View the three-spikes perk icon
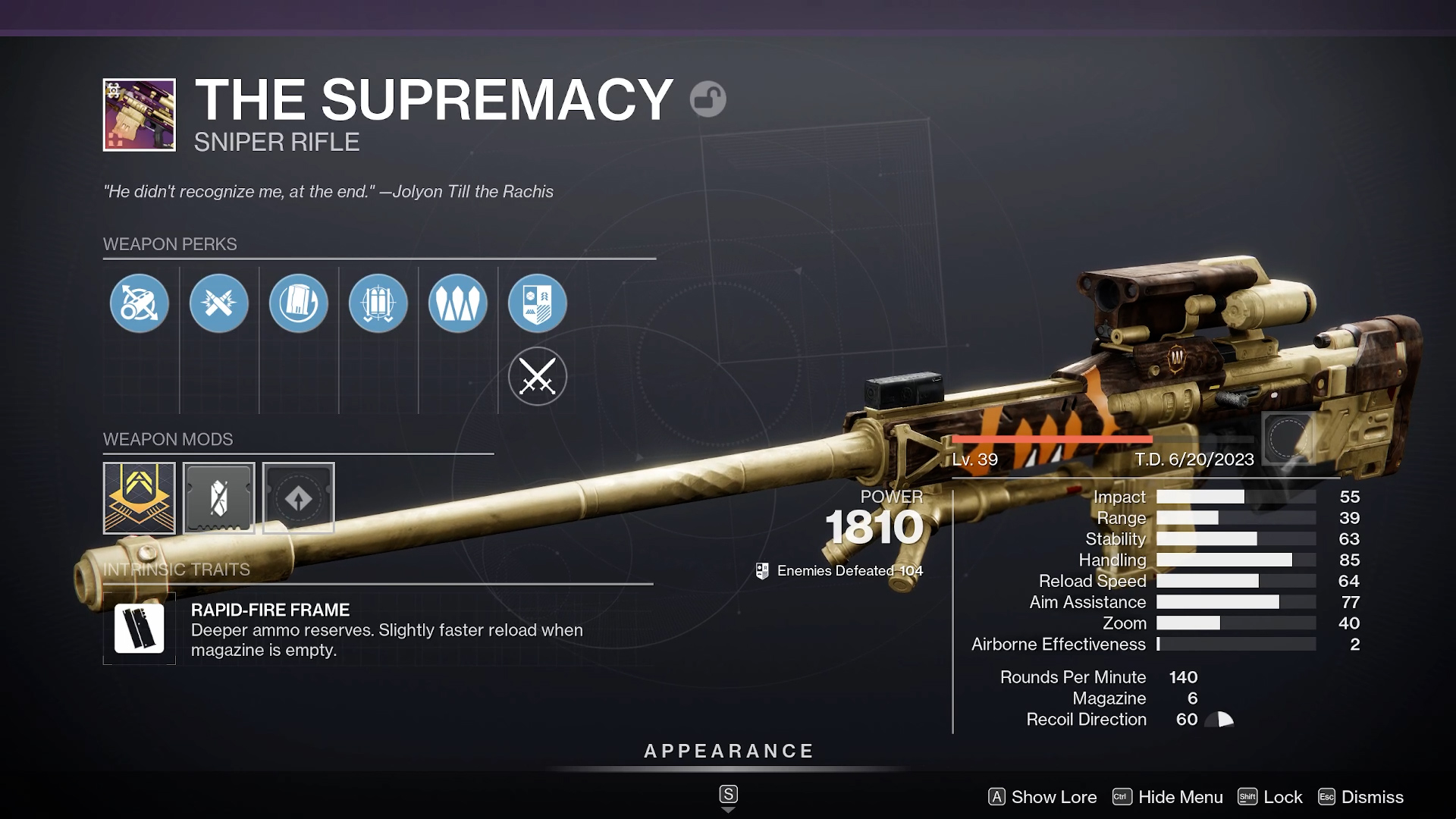This screenshot has width=1456, height=819. click(x=458, y=303)
